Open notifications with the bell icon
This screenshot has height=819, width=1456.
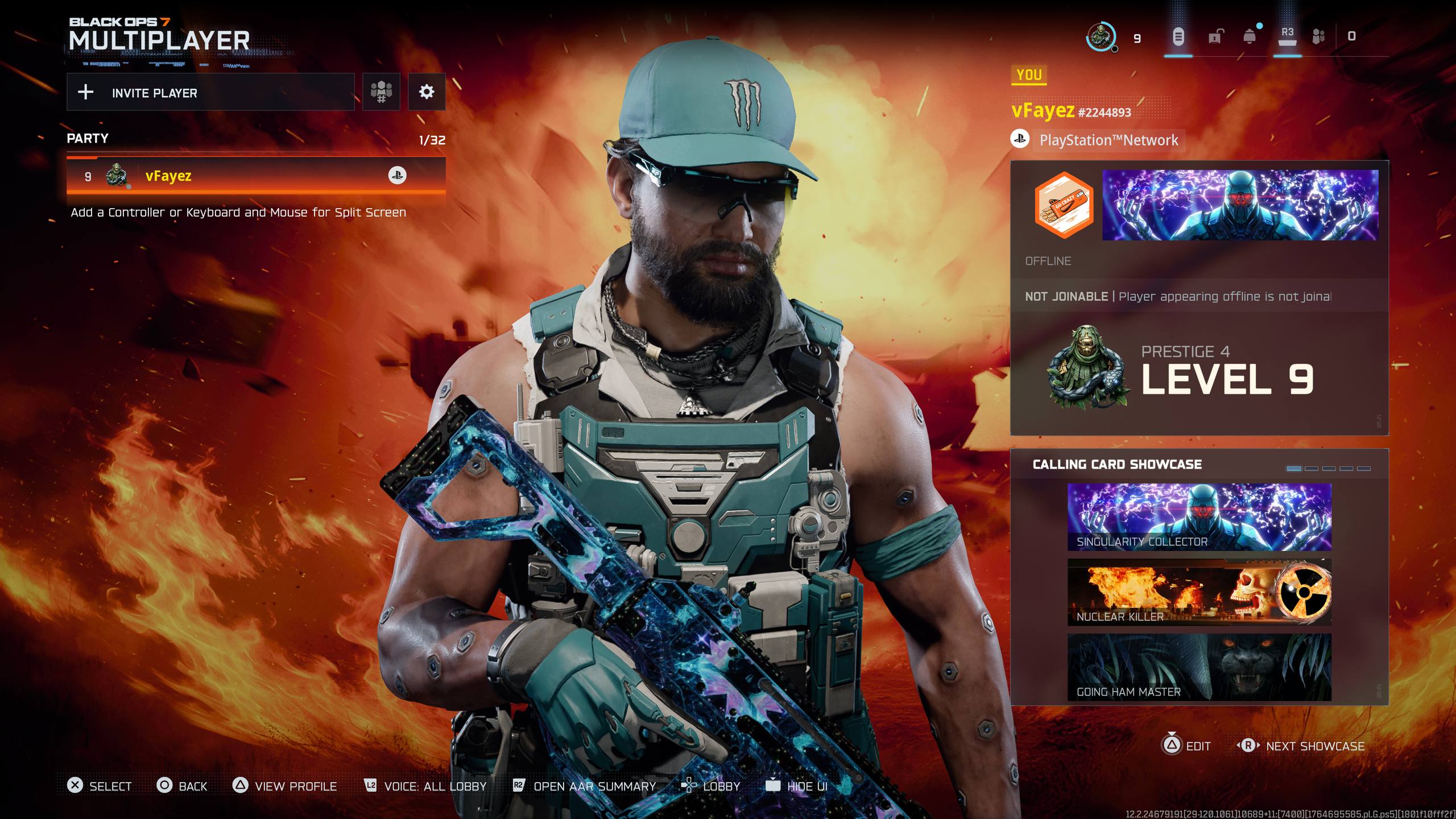click(1250, 37)
